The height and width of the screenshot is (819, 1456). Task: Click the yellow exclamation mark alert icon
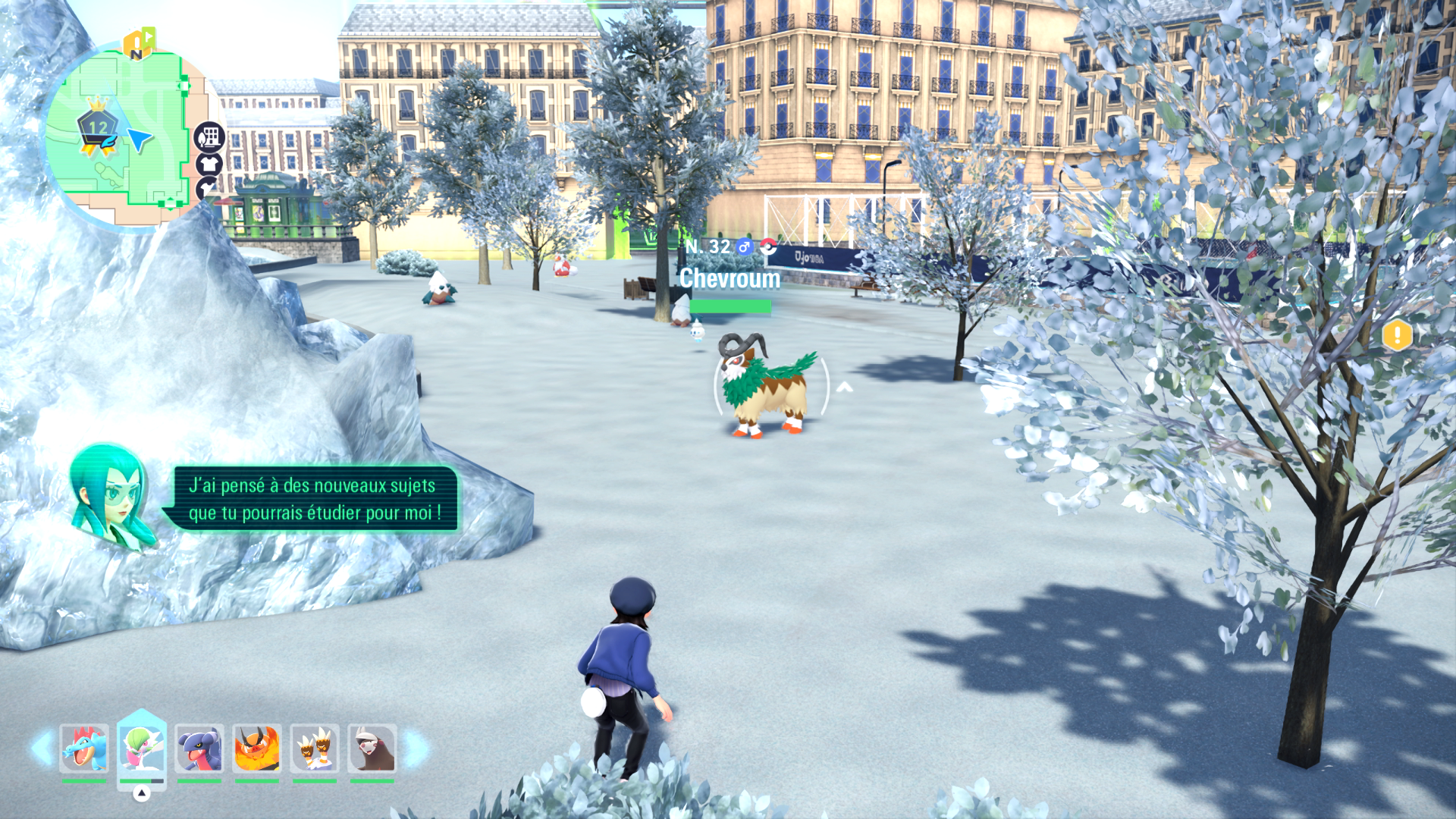click(1397, 335)
